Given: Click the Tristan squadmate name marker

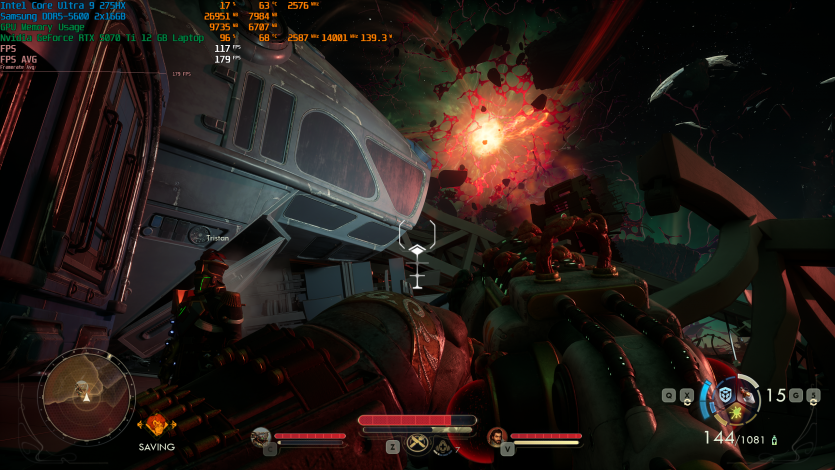Looking at the screenshot, I should (216, 238).
